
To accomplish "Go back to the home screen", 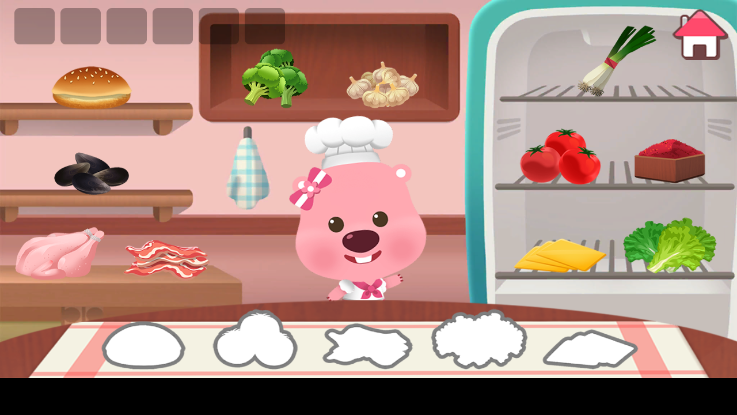I will (x=700, y=35).
